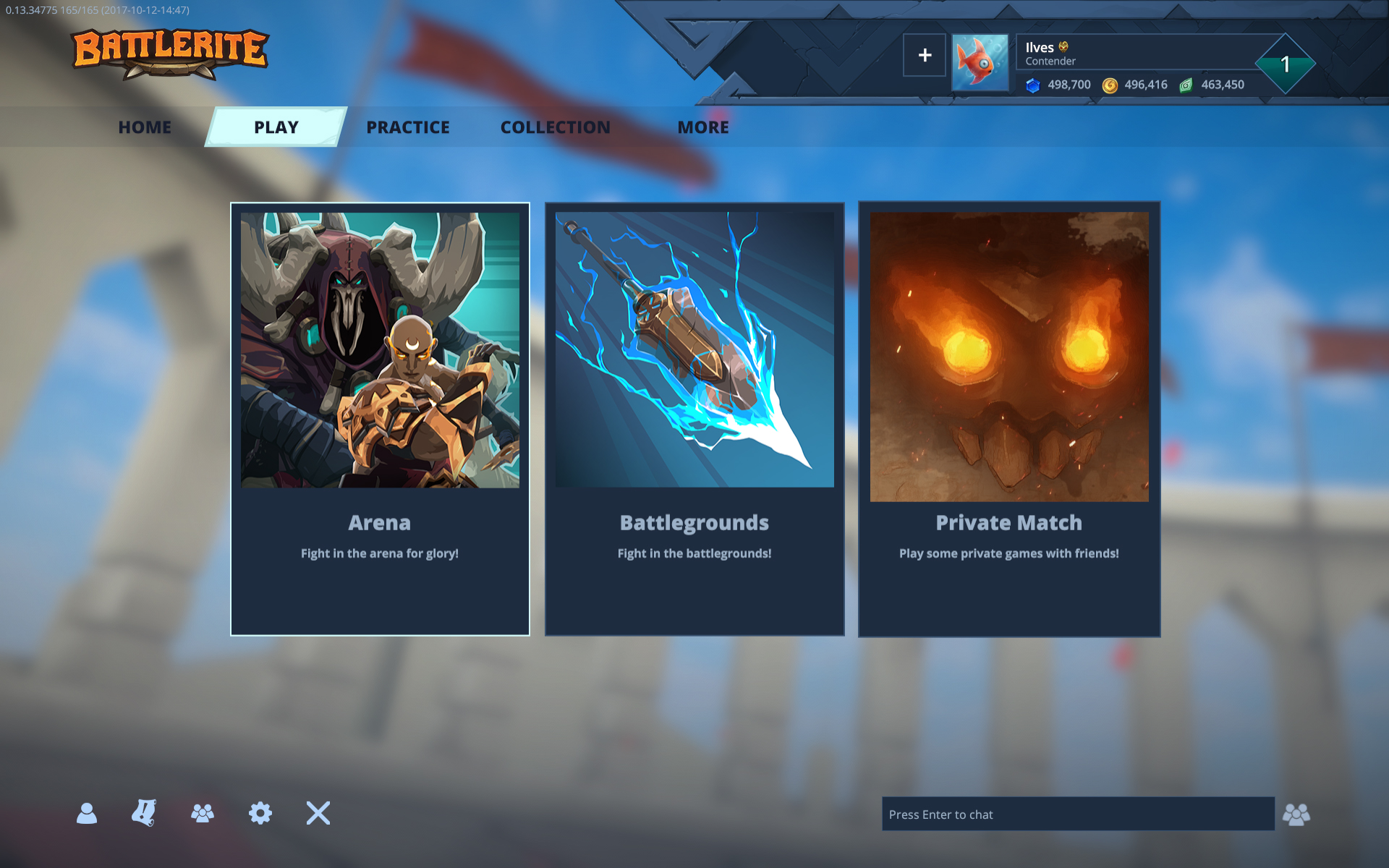Click the trophy badge next to Ilves name
1389x868 pixels.
(1062, 46)
